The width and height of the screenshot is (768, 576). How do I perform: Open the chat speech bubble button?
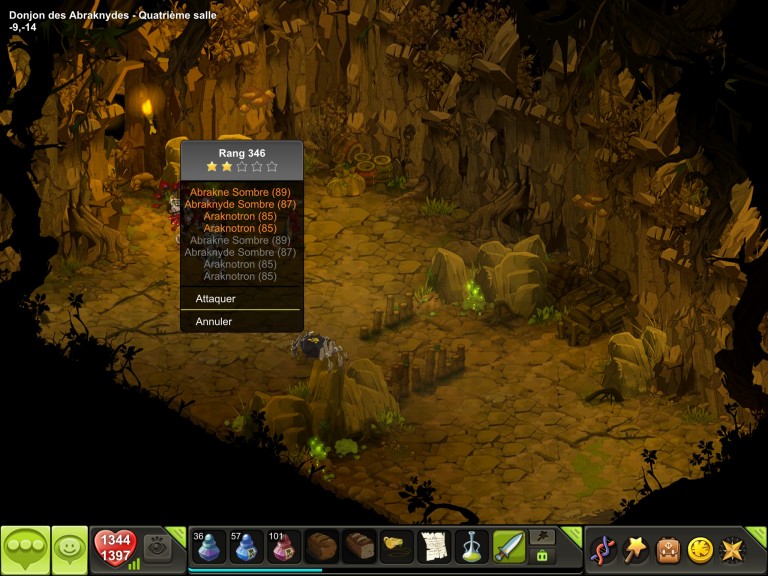(25, 549)
